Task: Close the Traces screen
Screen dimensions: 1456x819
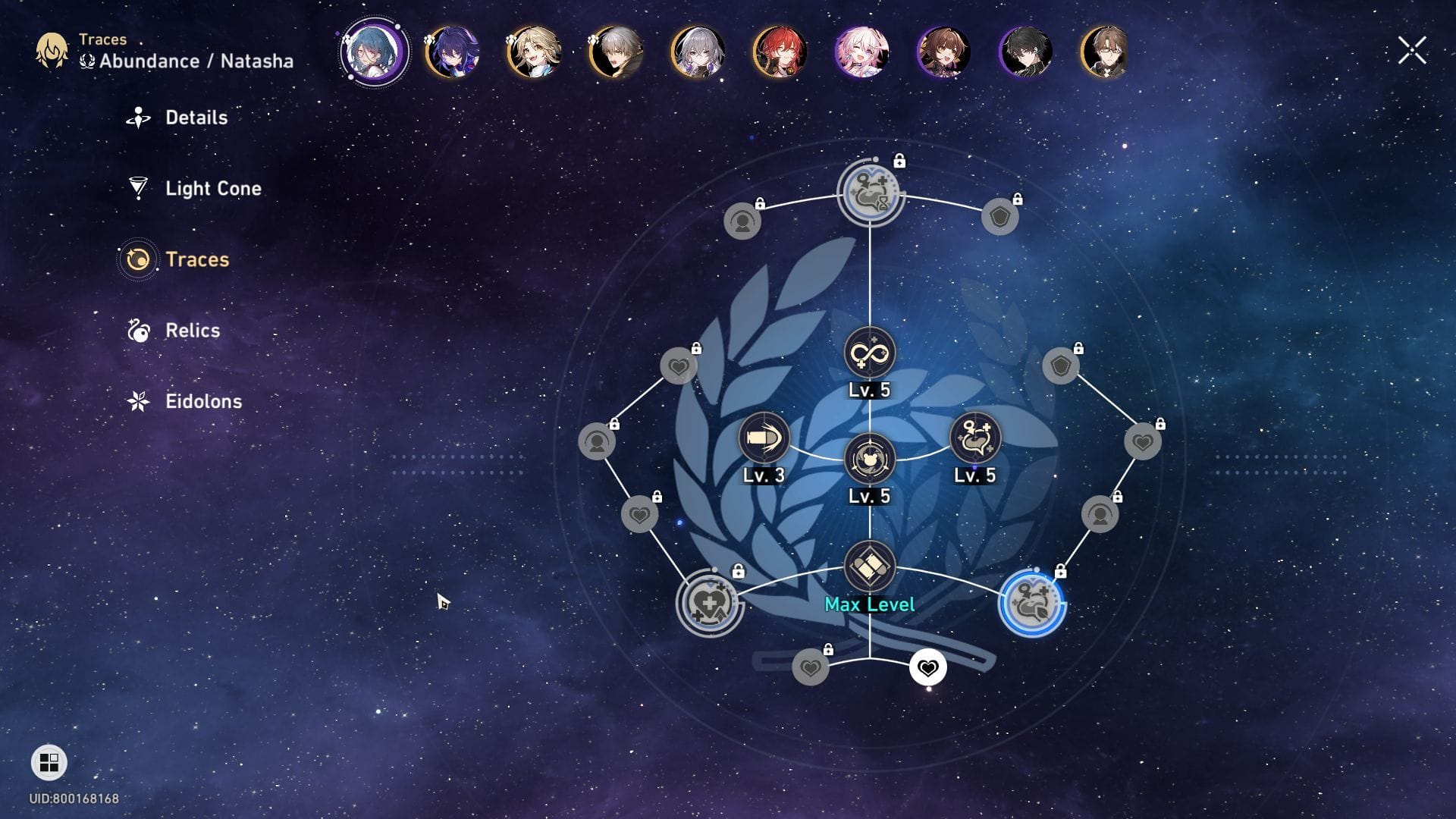Action: tap(1411, 49)
